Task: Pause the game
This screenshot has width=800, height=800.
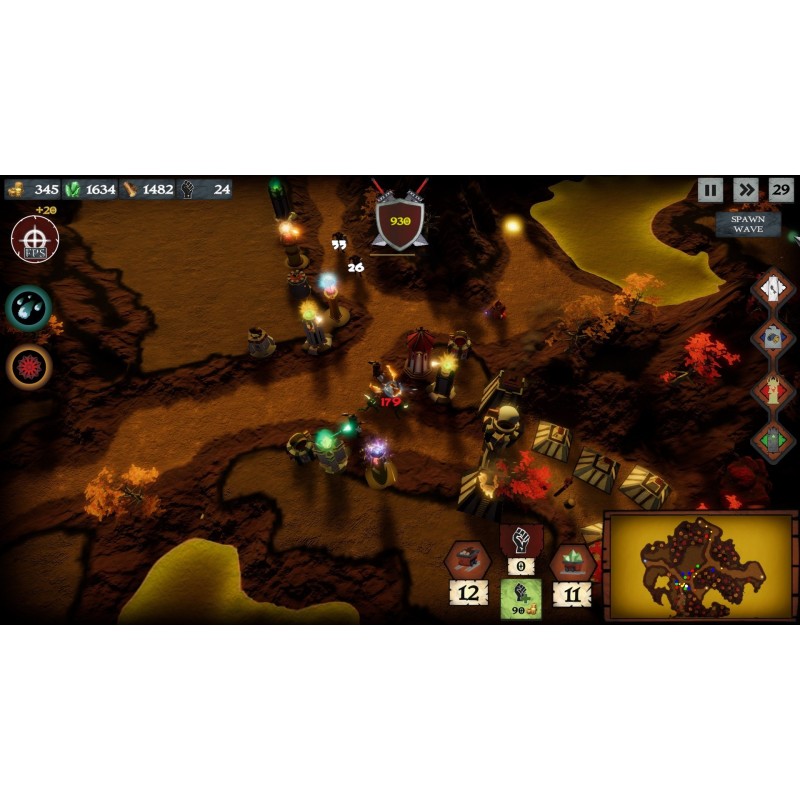Action: click(x=710, y=190)
